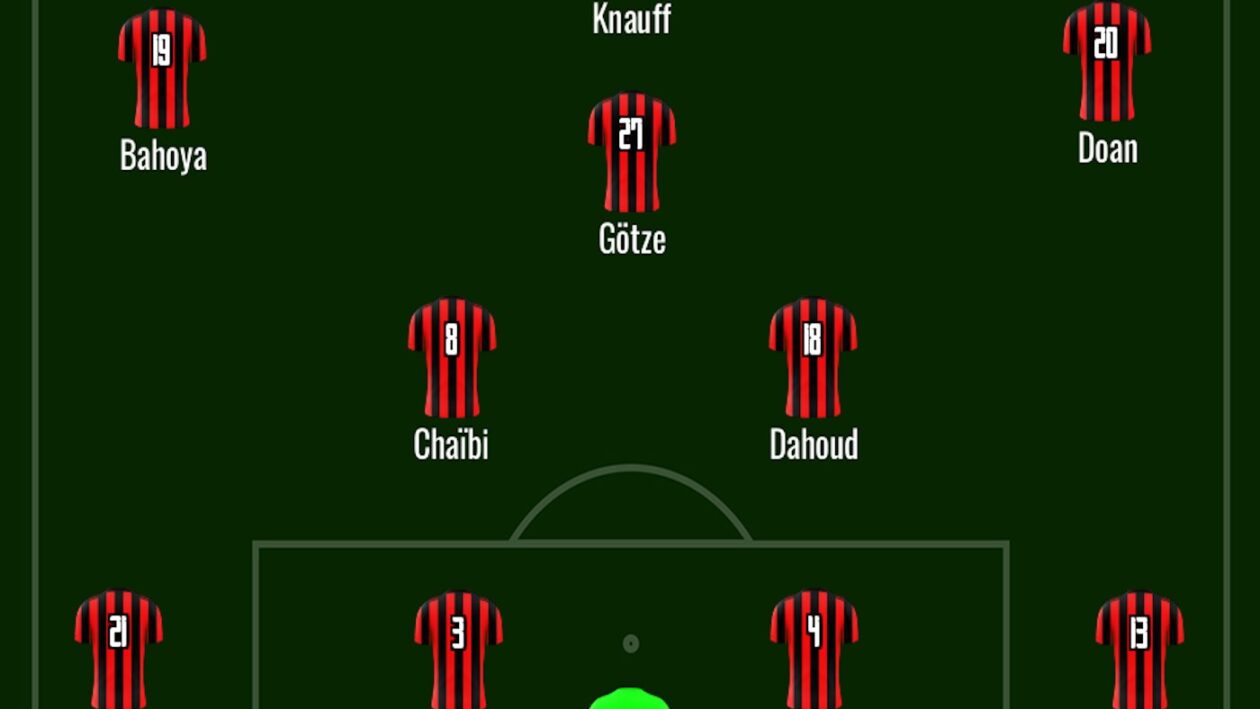
Task: Choose Doan's number 20 shirt
Action: 1107,62
